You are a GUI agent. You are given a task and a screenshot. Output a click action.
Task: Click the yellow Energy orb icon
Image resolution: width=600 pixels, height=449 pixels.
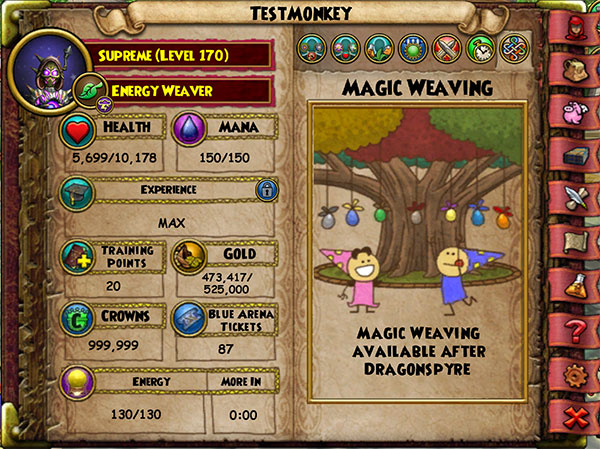pyautogui.click(x=78, y=383)
